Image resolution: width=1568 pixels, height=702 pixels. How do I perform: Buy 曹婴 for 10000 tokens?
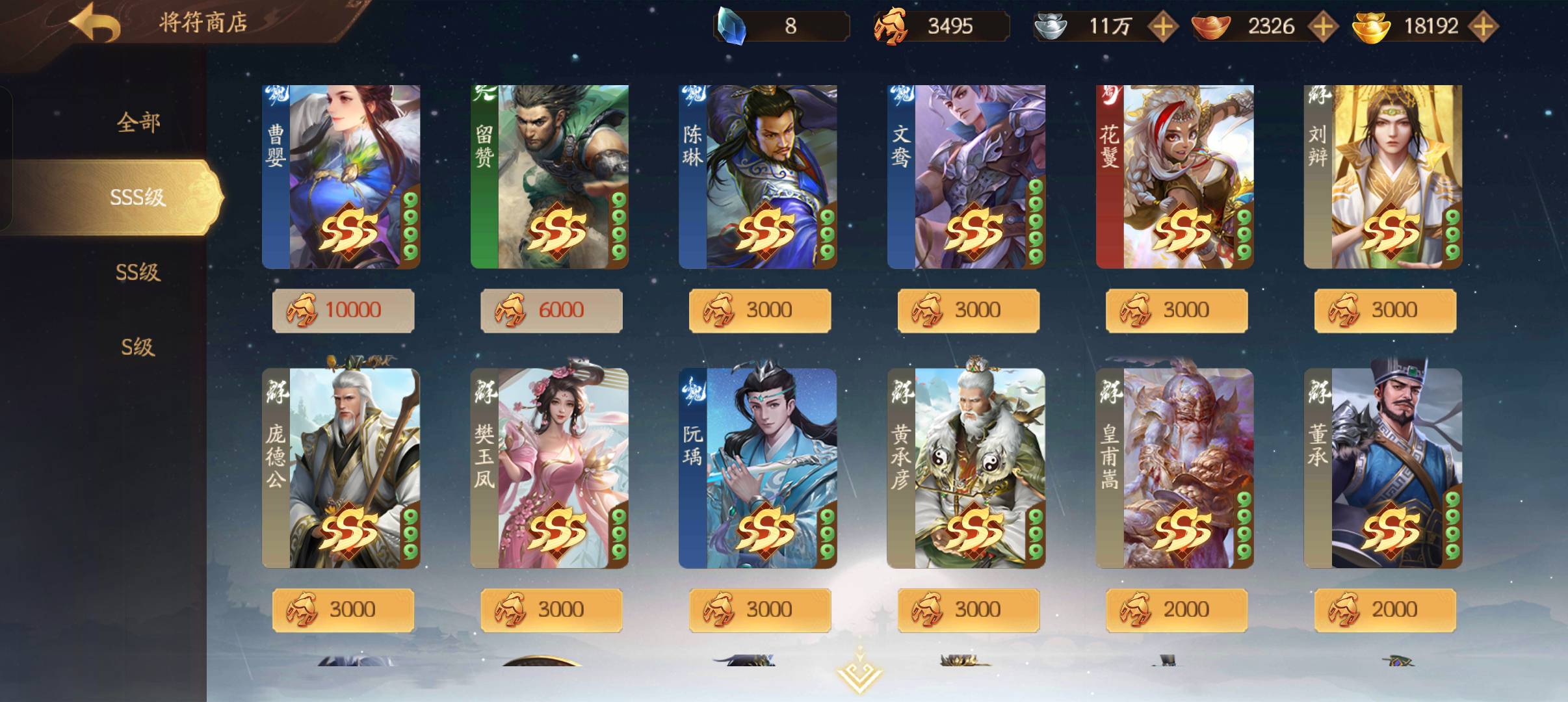343,310
